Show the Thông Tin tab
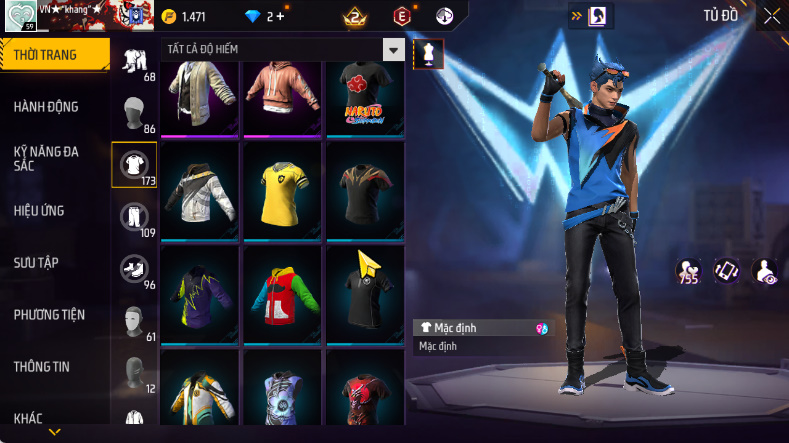Viewport: 789px width, 443px height. (x=42, y=367)
